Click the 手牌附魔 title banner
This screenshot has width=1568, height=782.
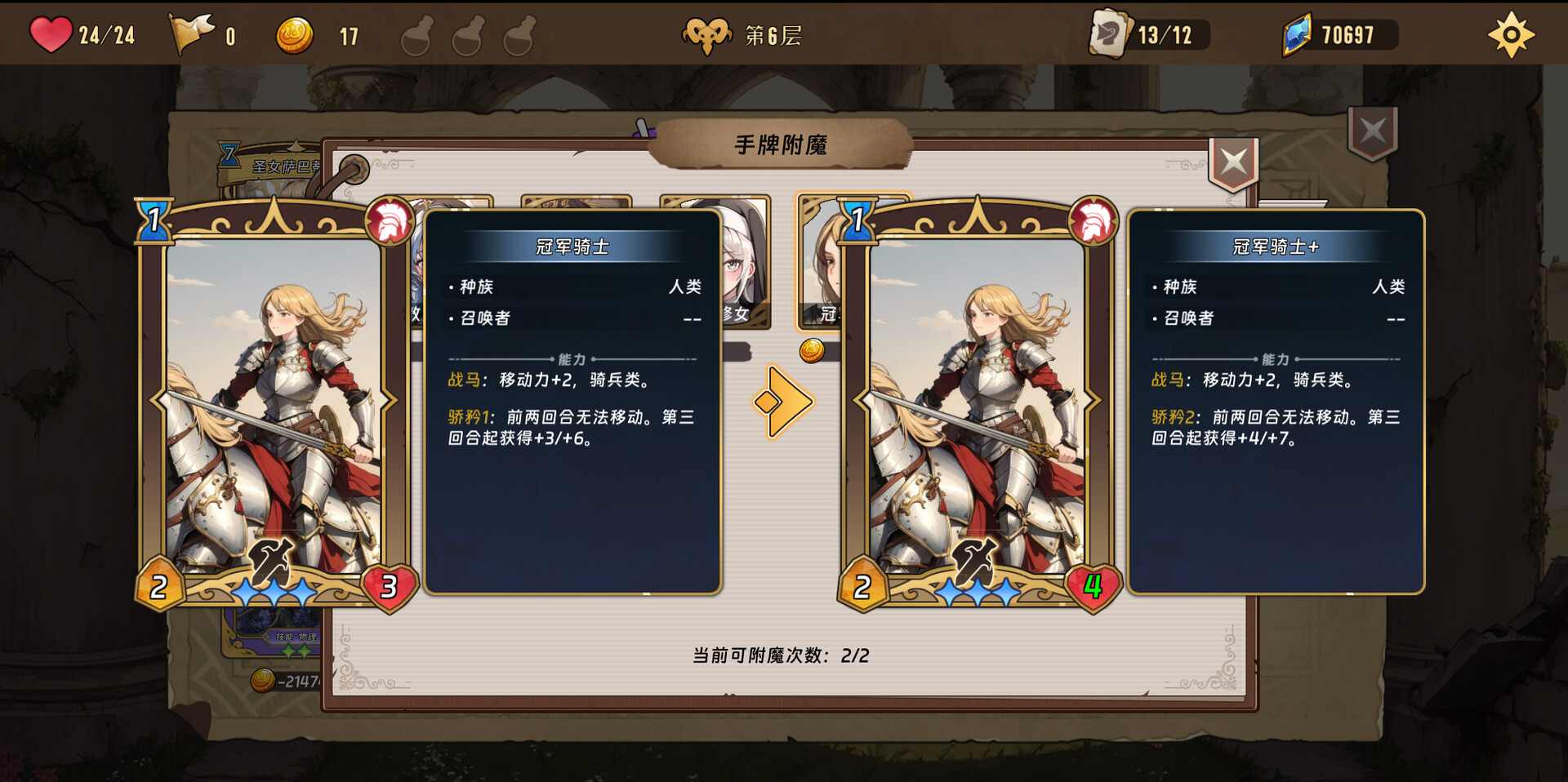tap(782, 146)
